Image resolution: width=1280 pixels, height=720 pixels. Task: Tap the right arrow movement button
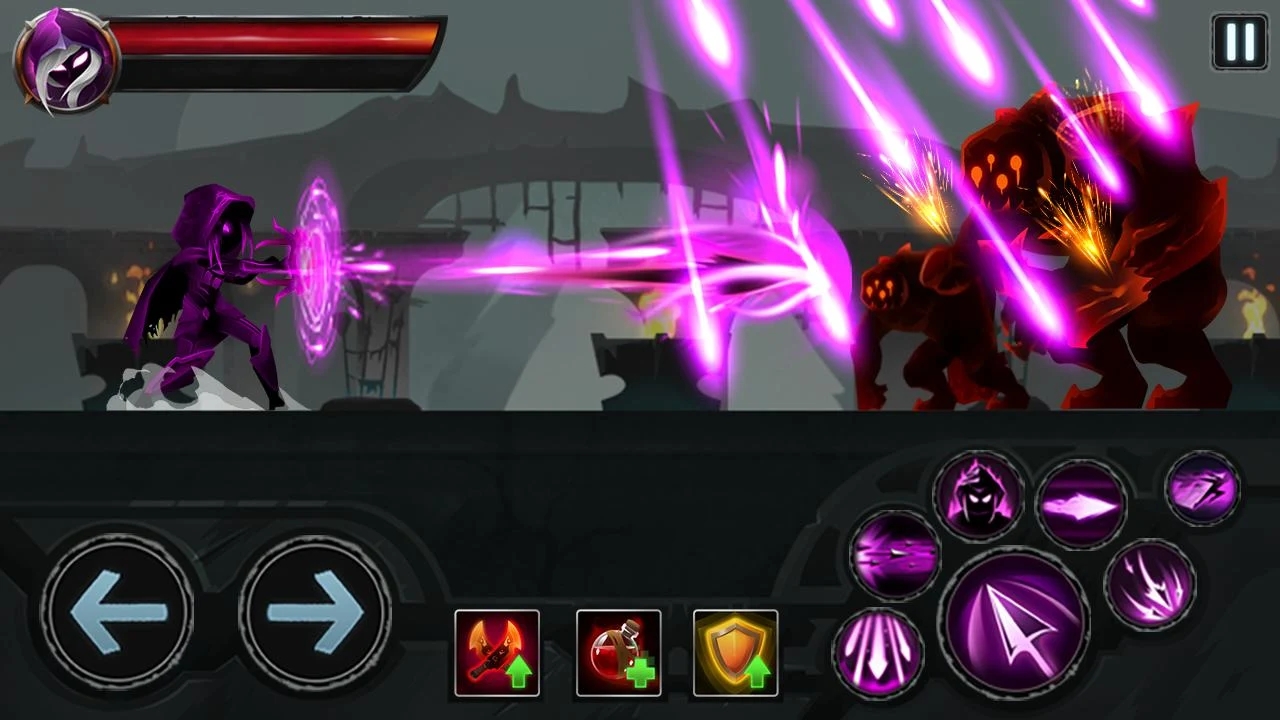tap(314, 610)
